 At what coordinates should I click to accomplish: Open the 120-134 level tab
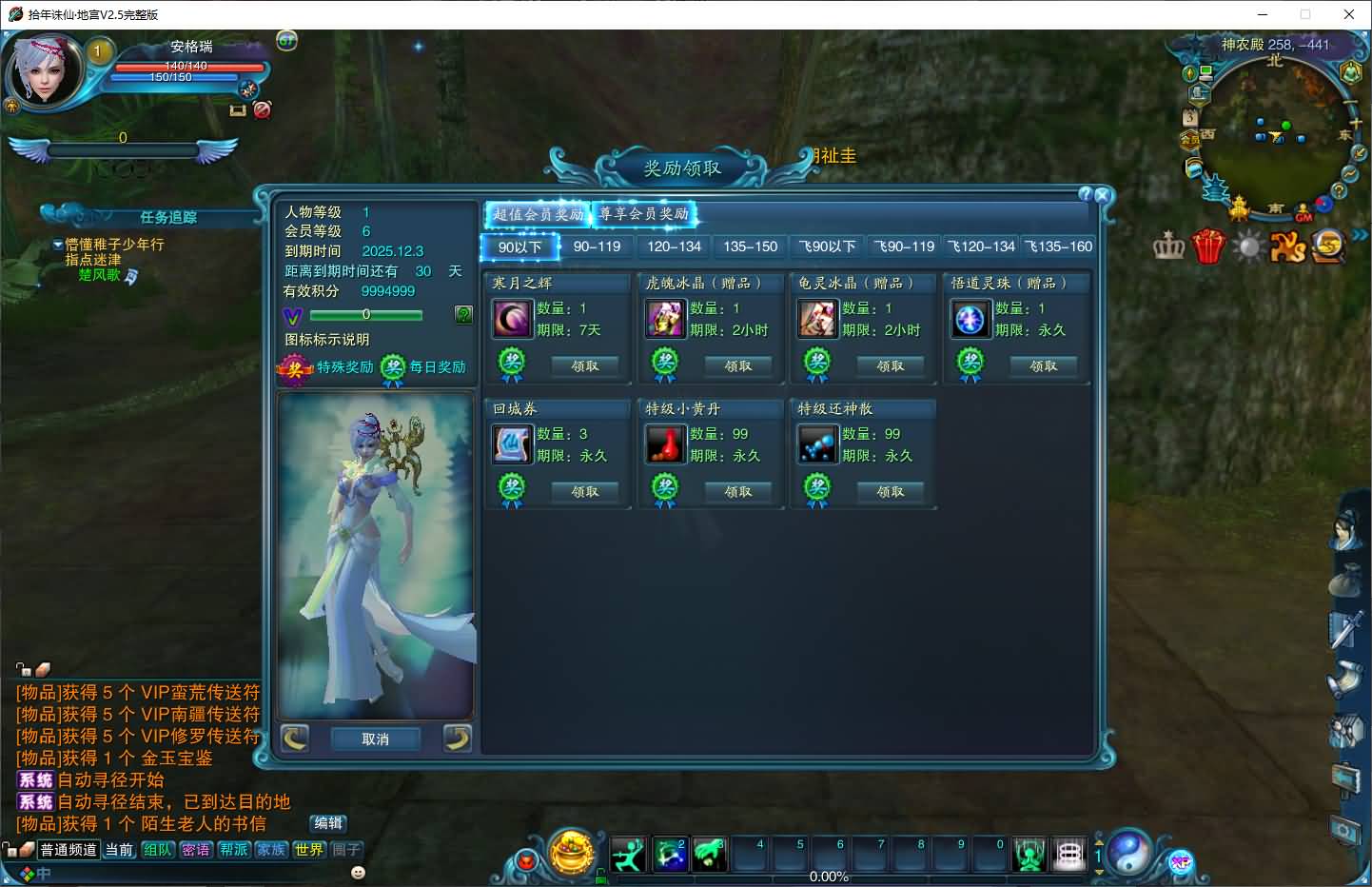pos(674,246)
